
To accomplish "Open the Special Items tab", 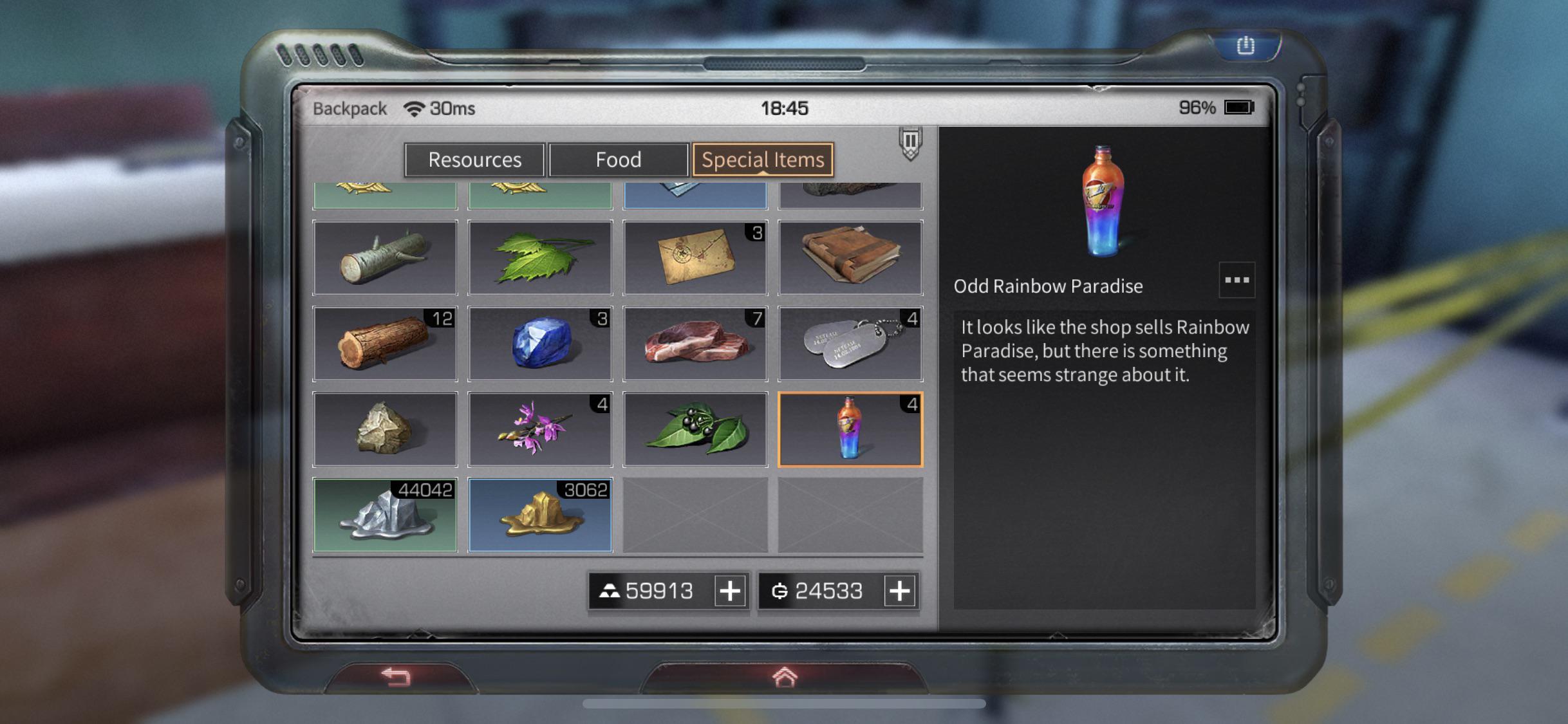I will point(762,160).
